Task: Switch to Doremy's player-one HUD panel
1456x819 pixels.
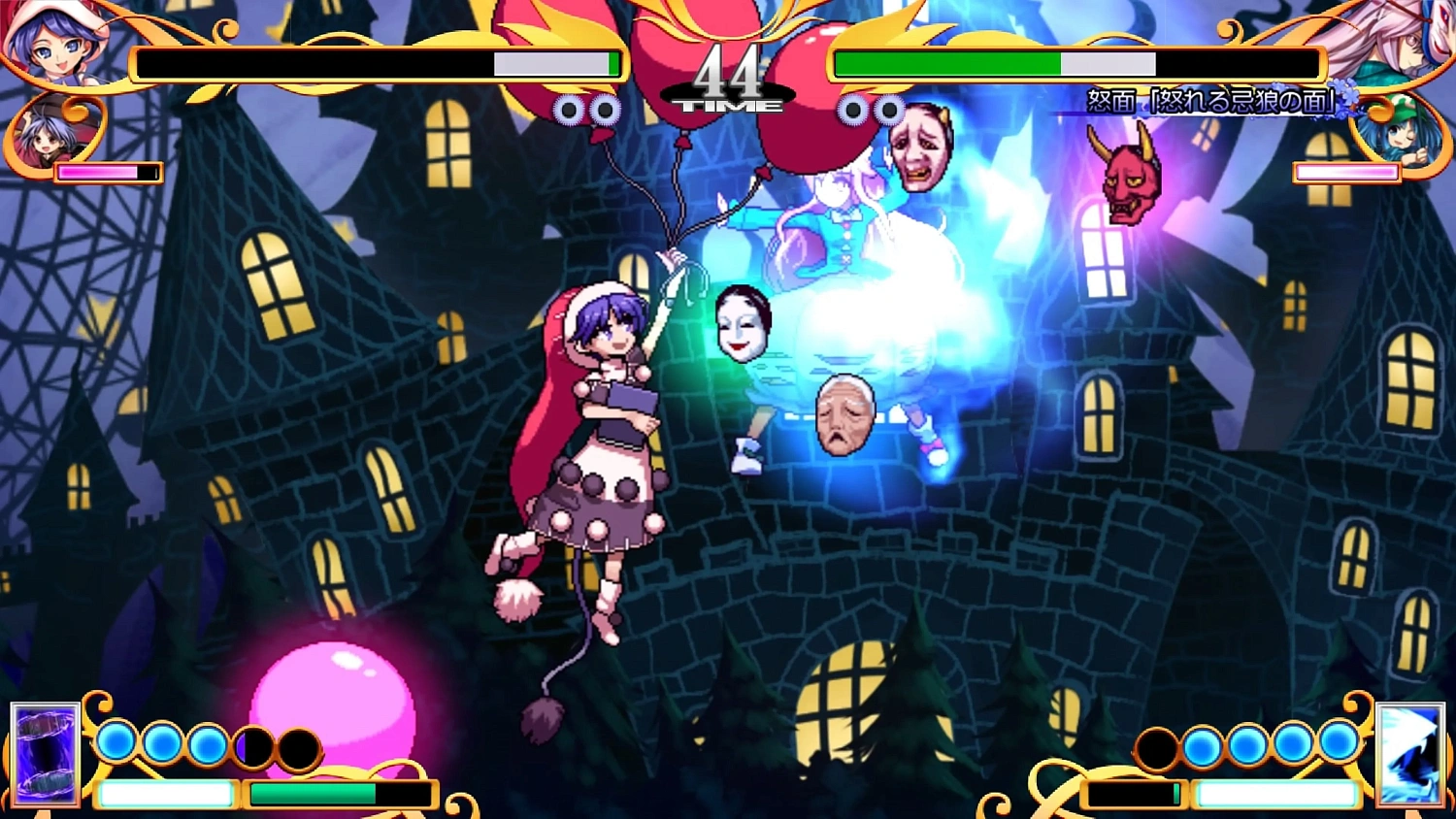Action: tap(379, 63)
